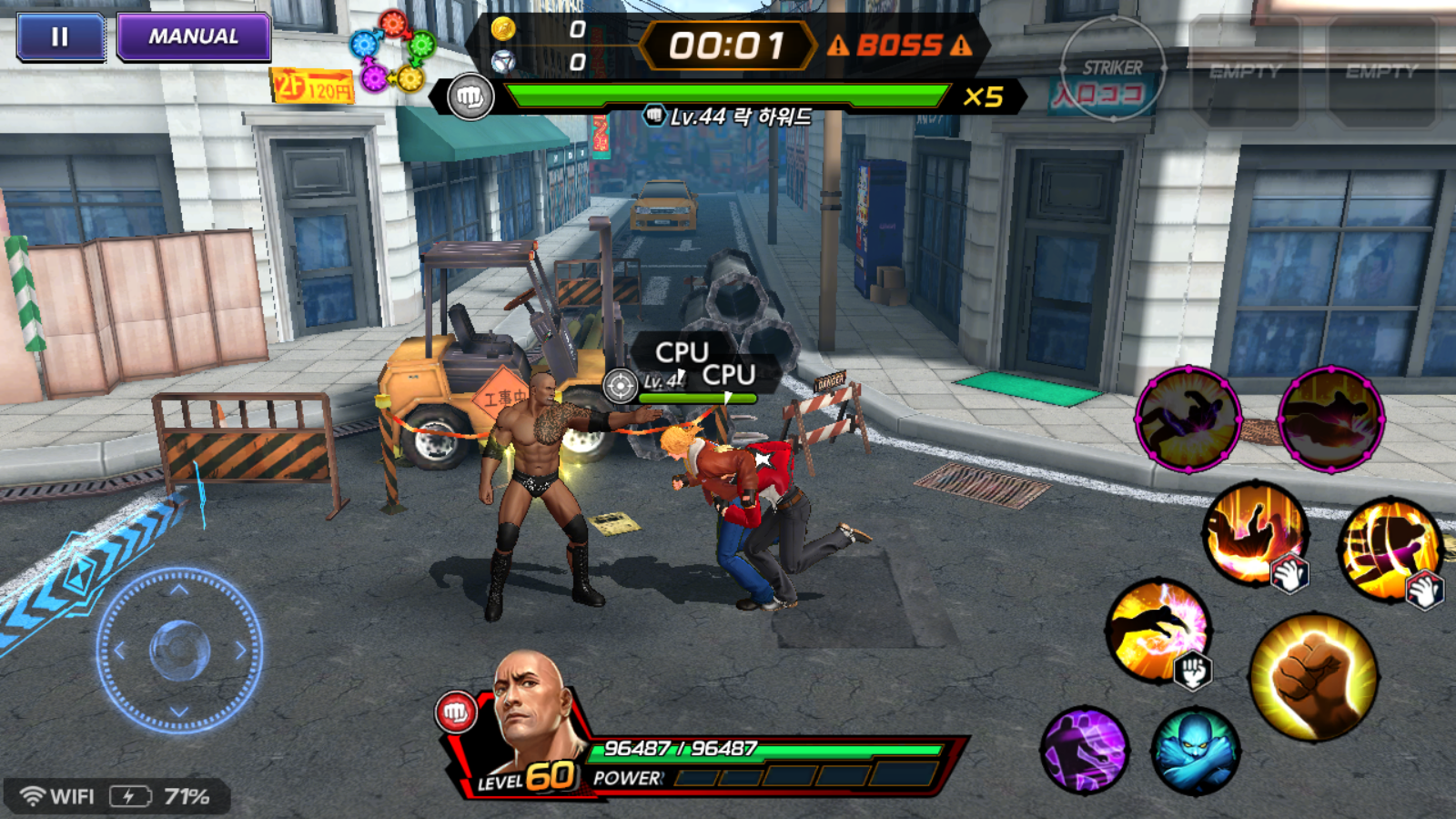Use the purple dodge roll skill

click(x=1085, y=750)
